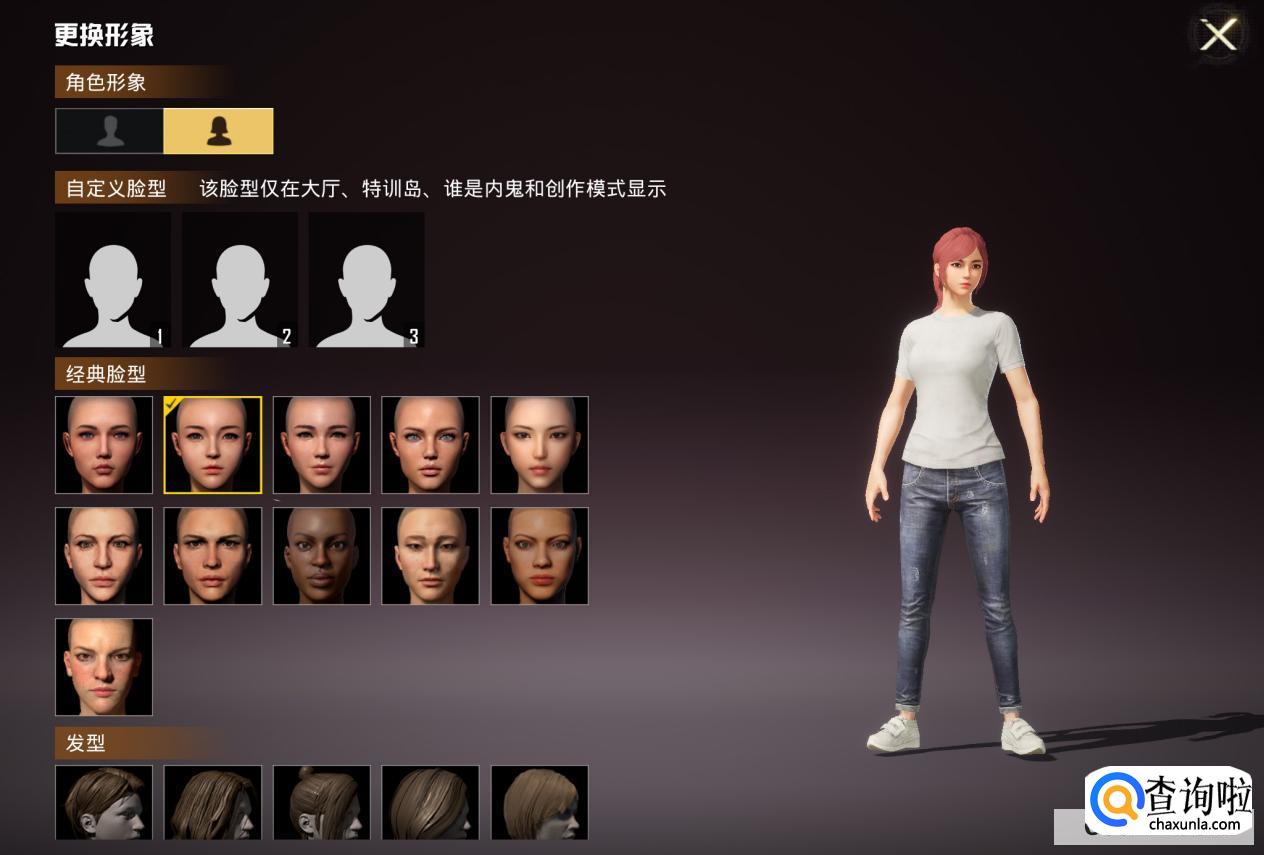The image size is (1264, 855).
Task: Switch to the male character tab
Action: tap(110, 131)
